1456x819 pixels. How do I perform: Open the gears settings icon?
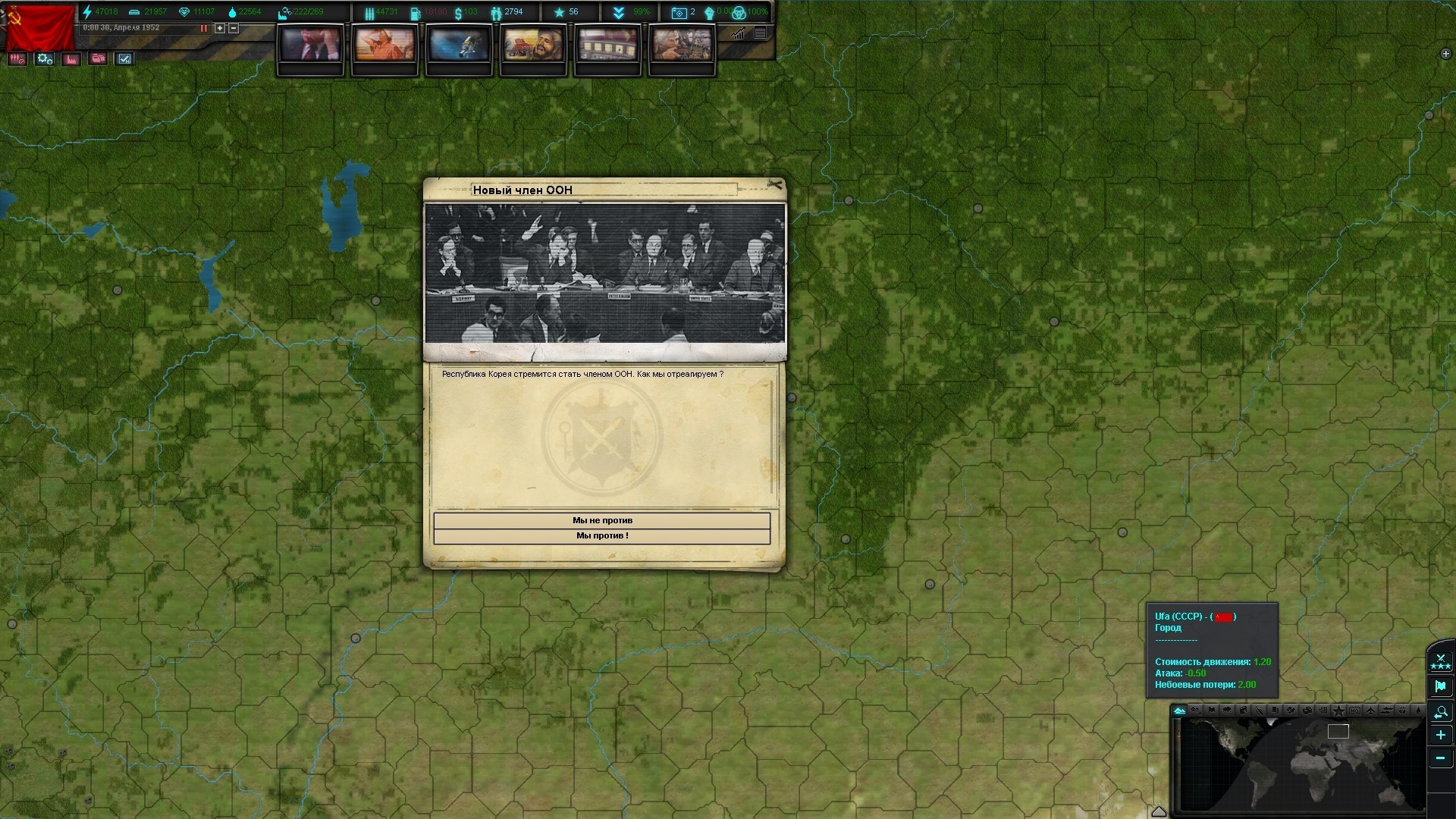45,59
